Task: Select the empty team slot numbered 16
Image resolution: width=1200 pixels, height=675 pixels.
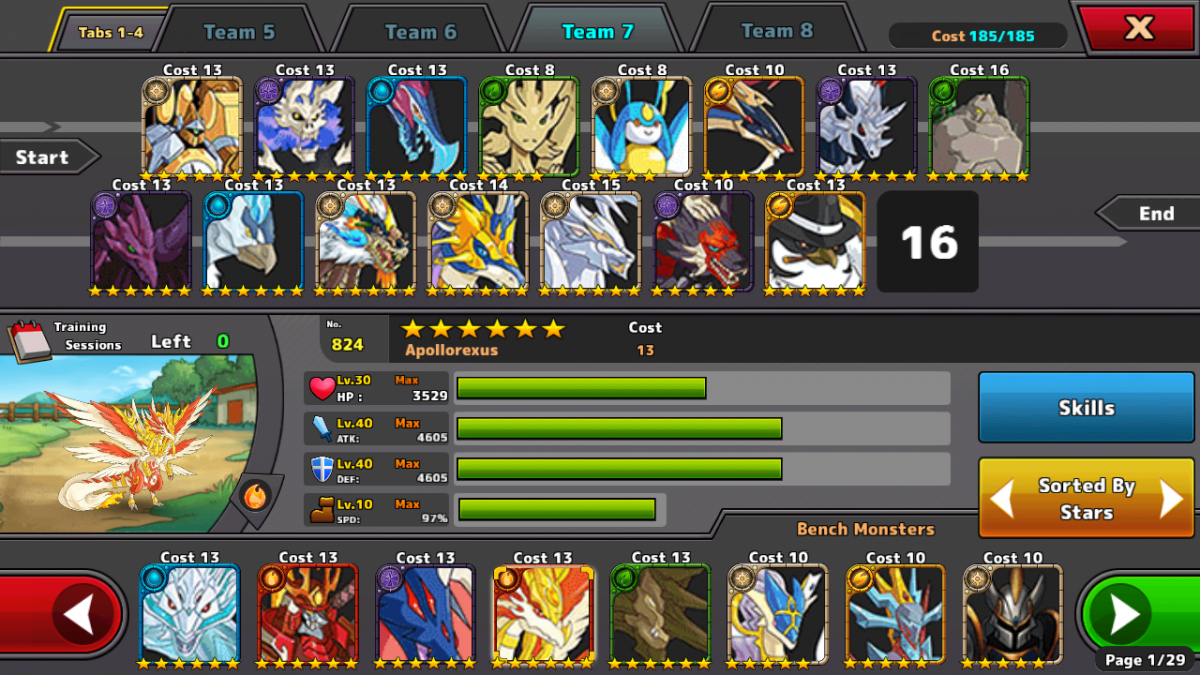Action: click(x=928, y=242)
